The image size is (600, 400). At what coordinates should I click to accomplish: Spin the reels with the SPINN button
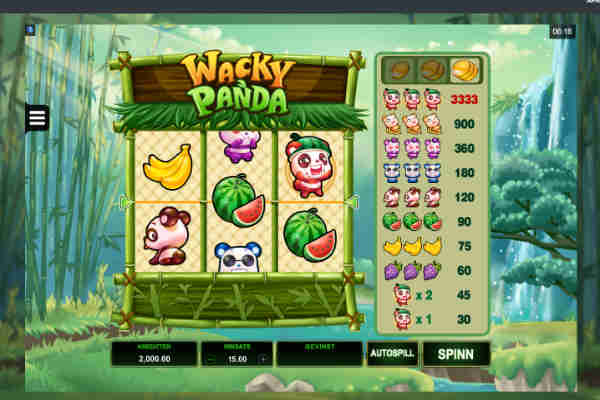click(x=456, y=354)
